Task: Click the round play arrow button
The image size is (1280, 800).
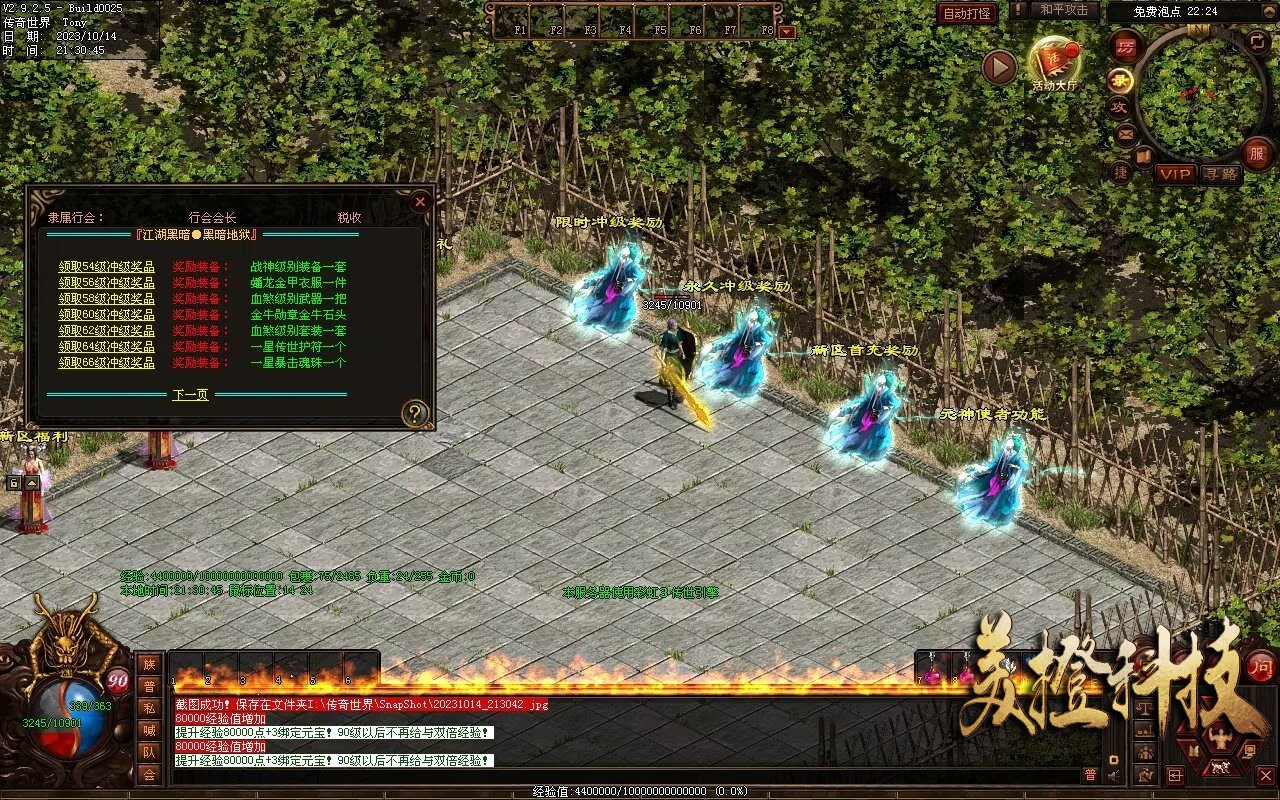Action: click(x=999, y=68)
